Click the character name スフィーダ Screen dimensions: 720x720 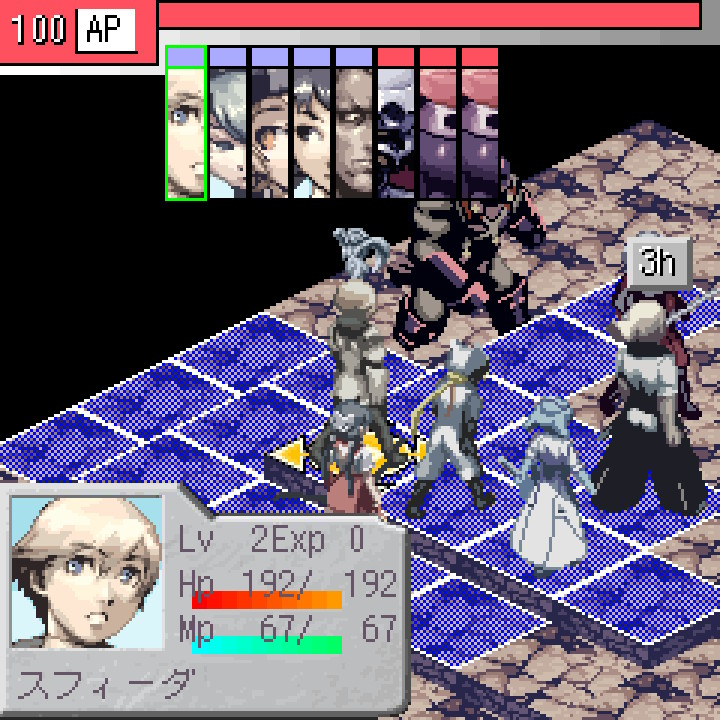(106, 685)
